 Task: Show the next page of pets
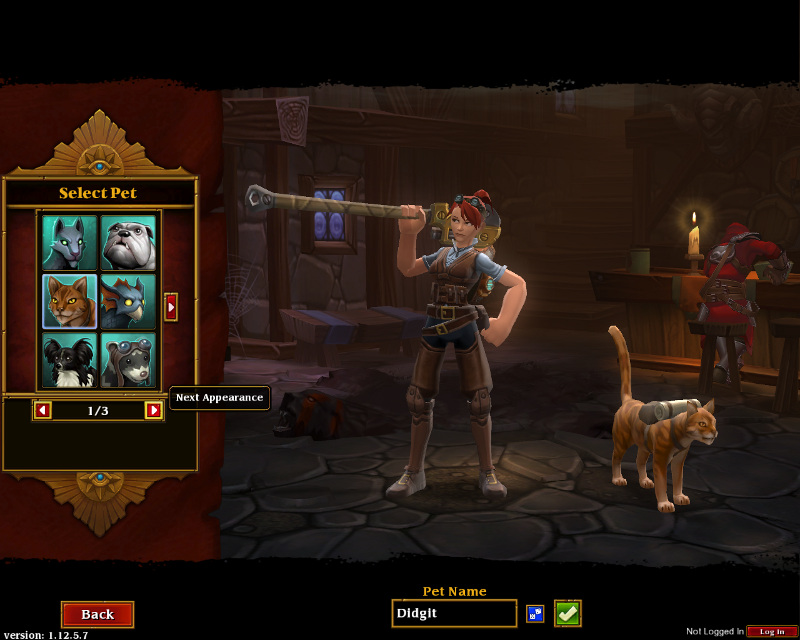coord(171,306)
